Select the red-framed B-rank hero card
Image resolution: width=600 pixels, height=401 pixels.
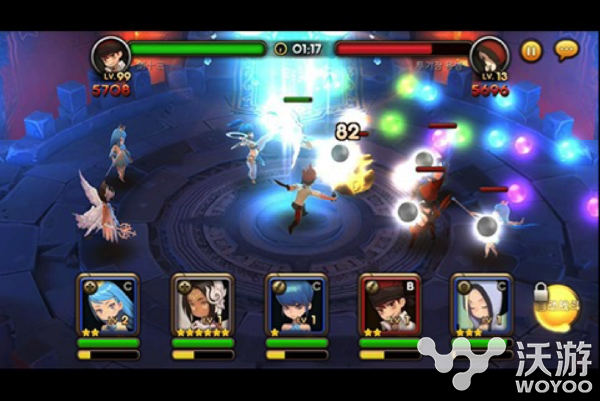click(x=389, y=303)
